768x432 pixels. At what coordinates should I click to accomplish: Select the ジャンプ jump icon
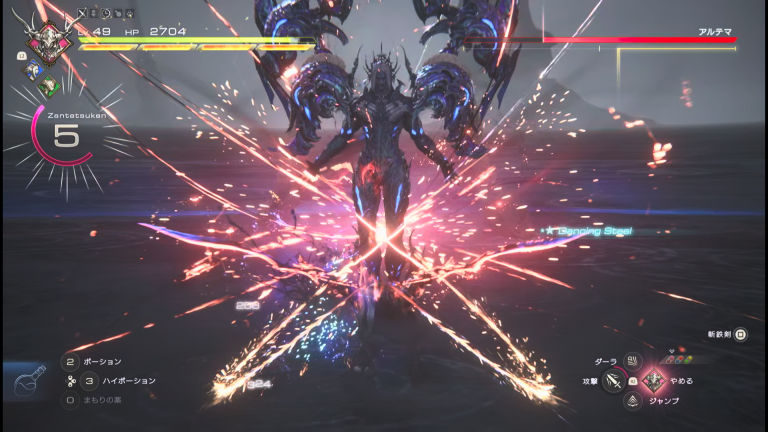pyautogui.click(x=632, y=401)
